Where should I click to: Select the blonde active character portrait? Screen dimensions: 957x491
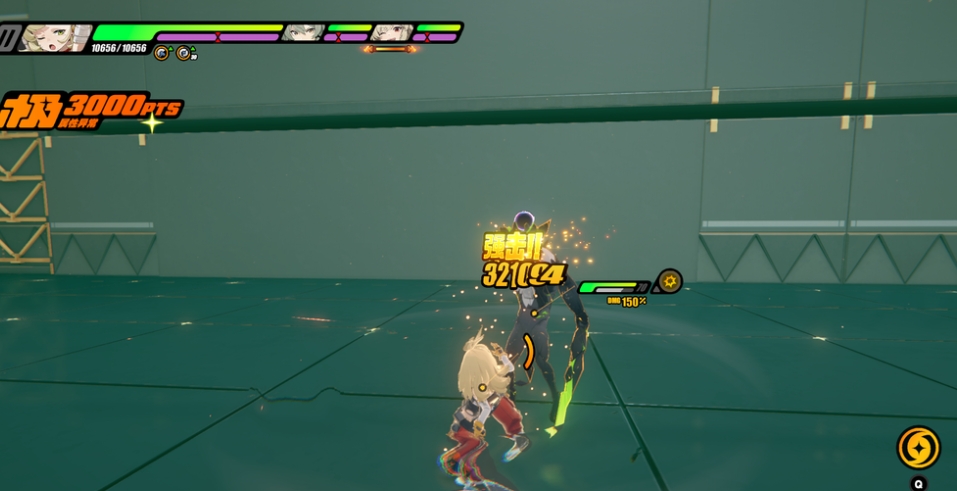click(55, 37)
